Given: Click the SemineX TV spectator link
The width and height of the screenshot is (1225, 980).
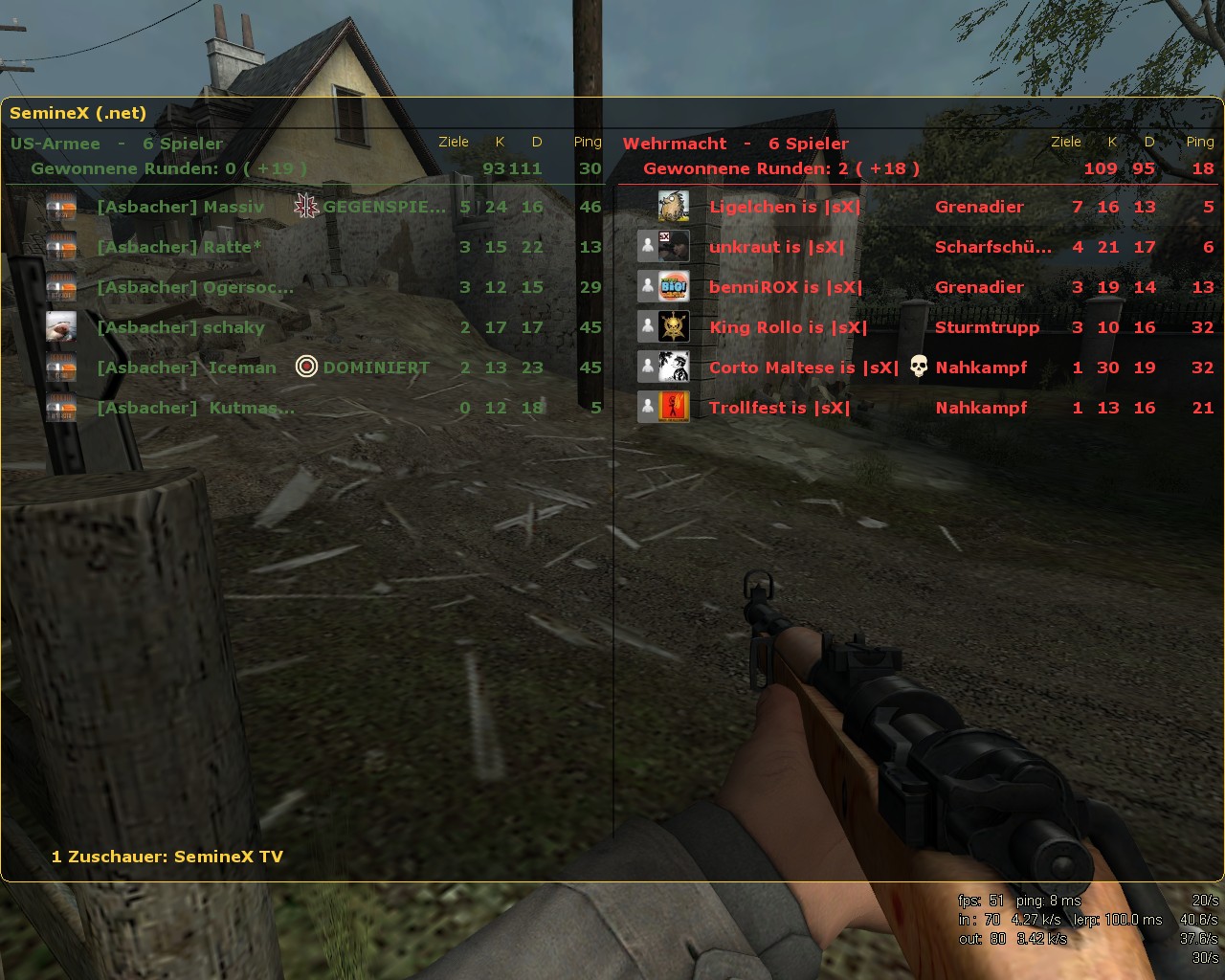Looking at the screenshot, I should pos(228,856).
